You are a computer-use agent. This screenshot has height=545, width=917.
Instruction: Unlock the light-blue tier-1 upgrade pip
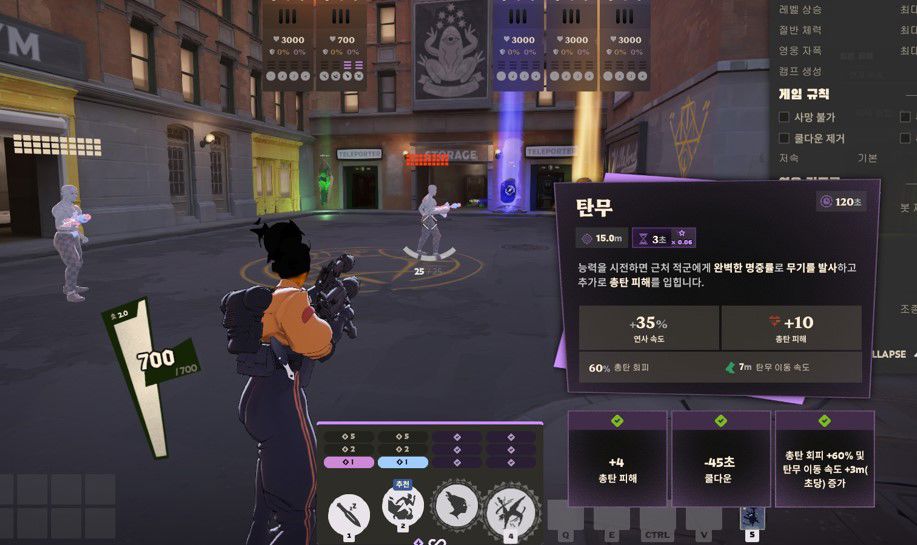[403, 463]
